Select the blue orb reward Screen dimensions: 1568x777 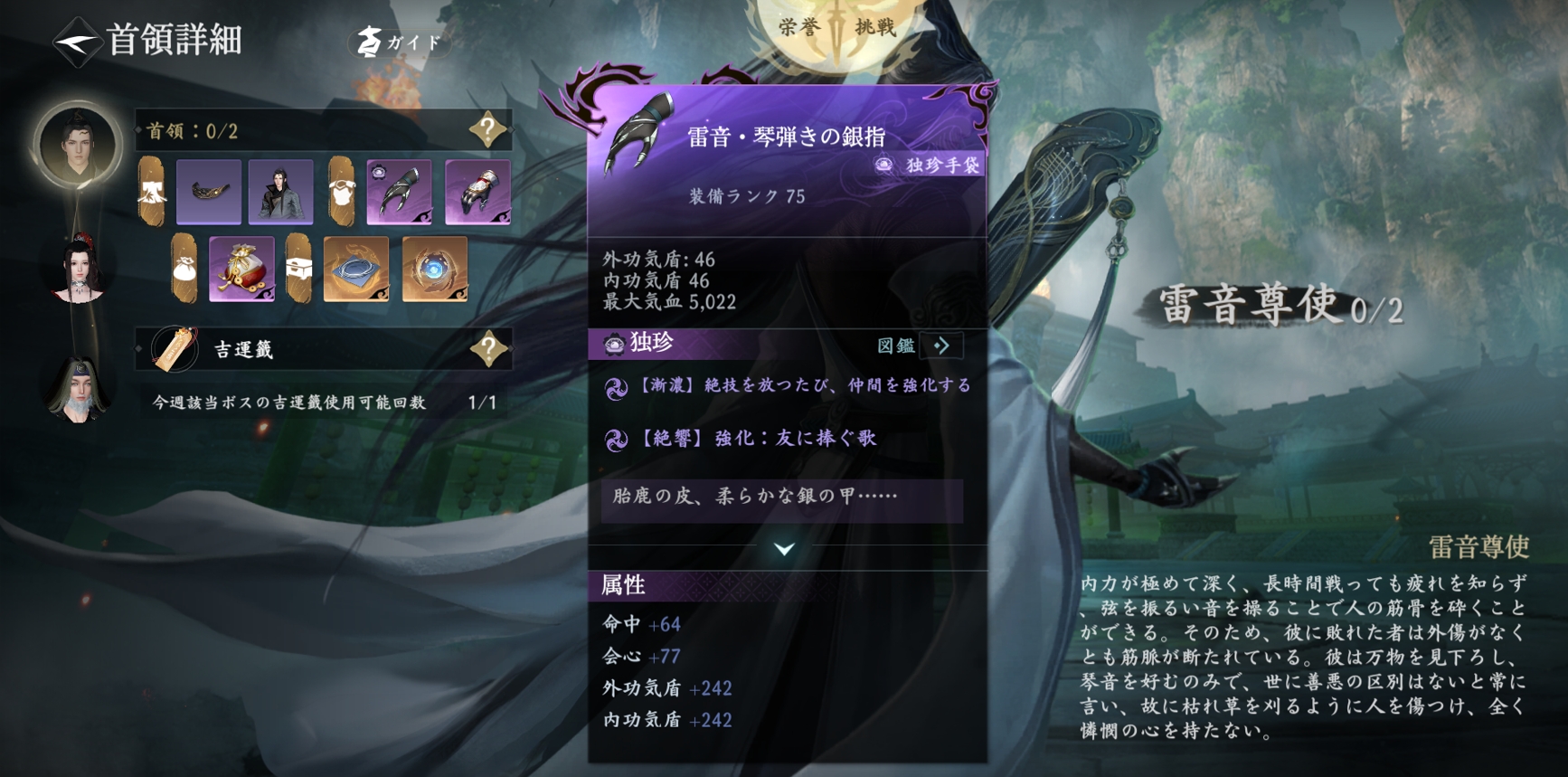[x=435, y=269]
